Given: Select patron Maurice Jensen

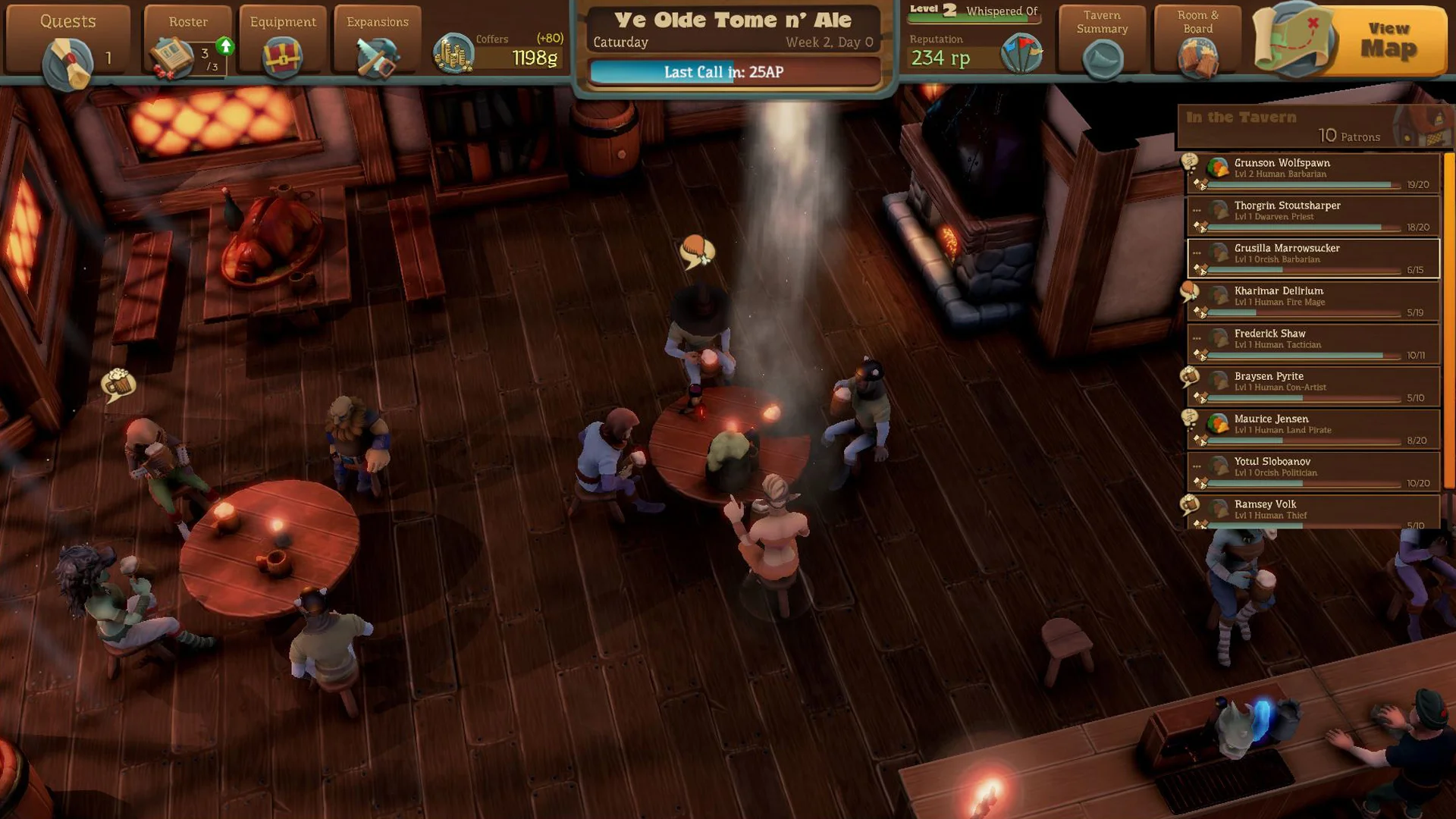Looking at the screenshot, I should pyautogui.click(x=1313, y=429).
